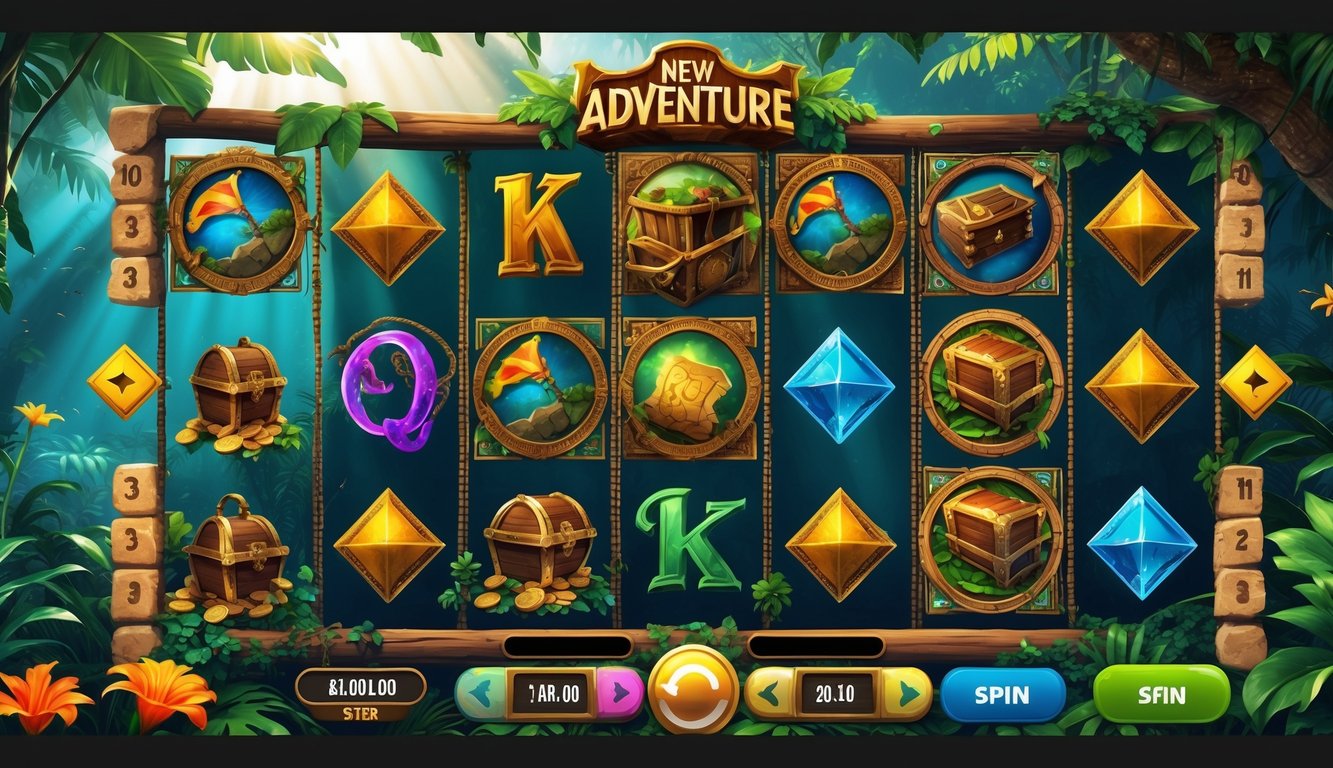The height and width of the screenshot is (768, 1333).
Task: Click the blue SPIN button
Action: tap(1002, 695)
